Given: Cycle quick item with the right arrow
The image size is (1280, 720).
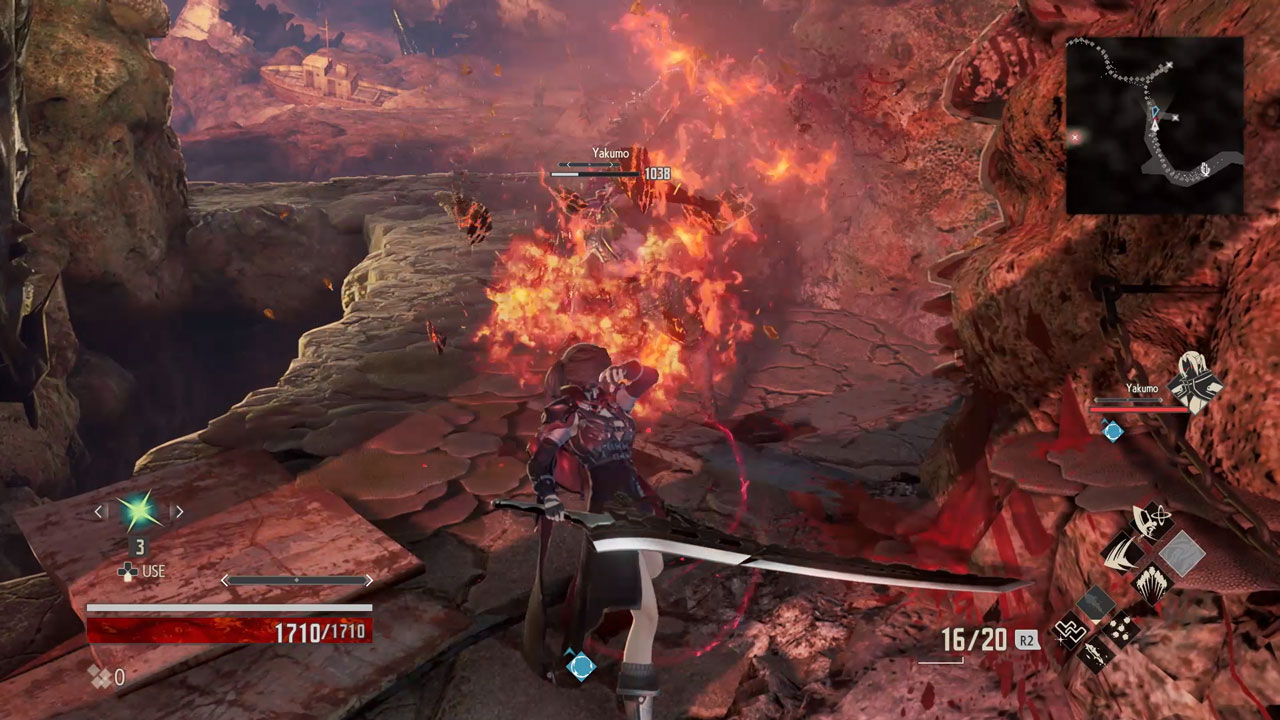Looking at the screenshot, I should pyautogui.click(x=178, y=512).
